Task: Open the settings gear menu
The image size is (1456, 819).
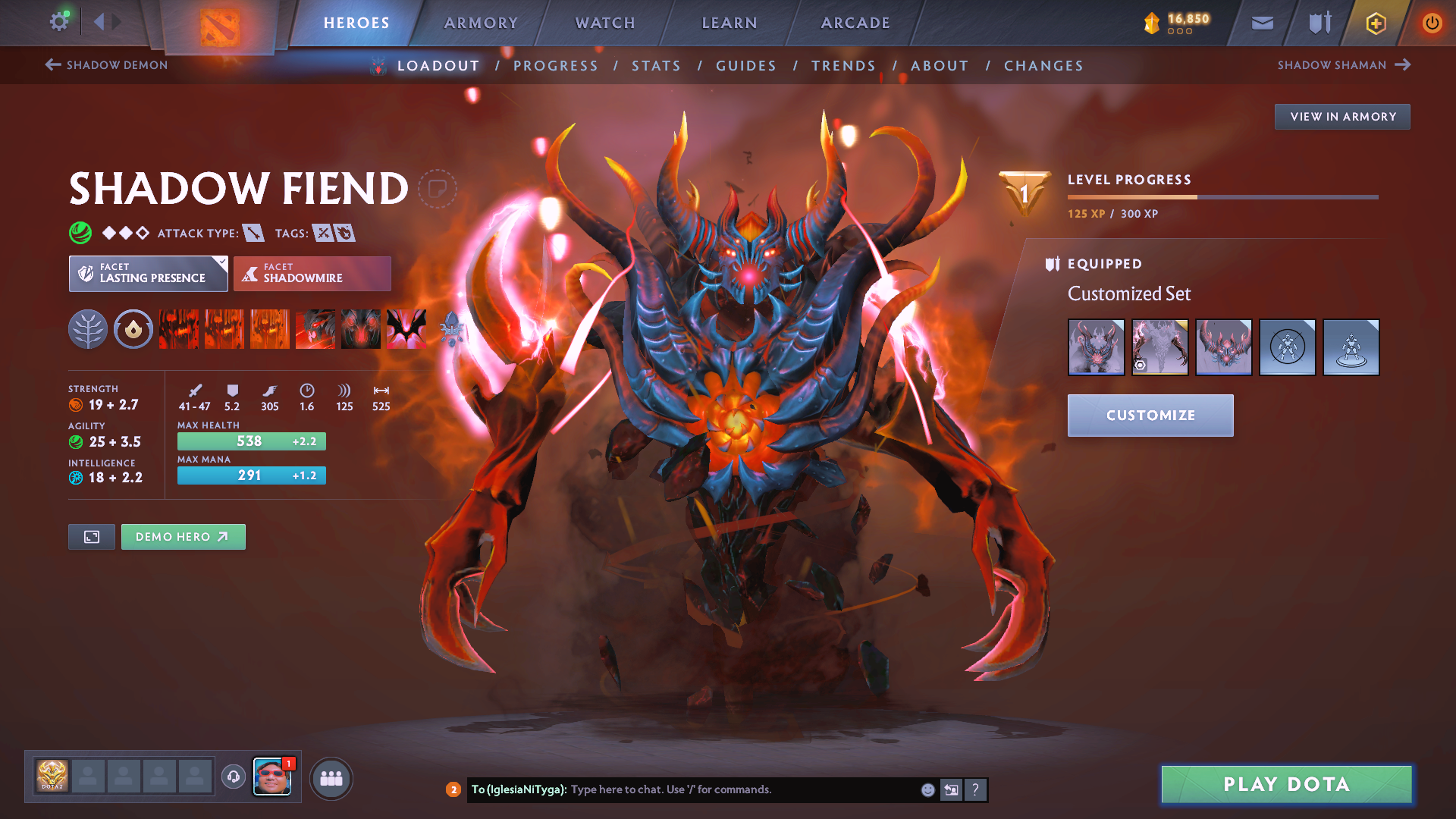Action: pos(59,22)
